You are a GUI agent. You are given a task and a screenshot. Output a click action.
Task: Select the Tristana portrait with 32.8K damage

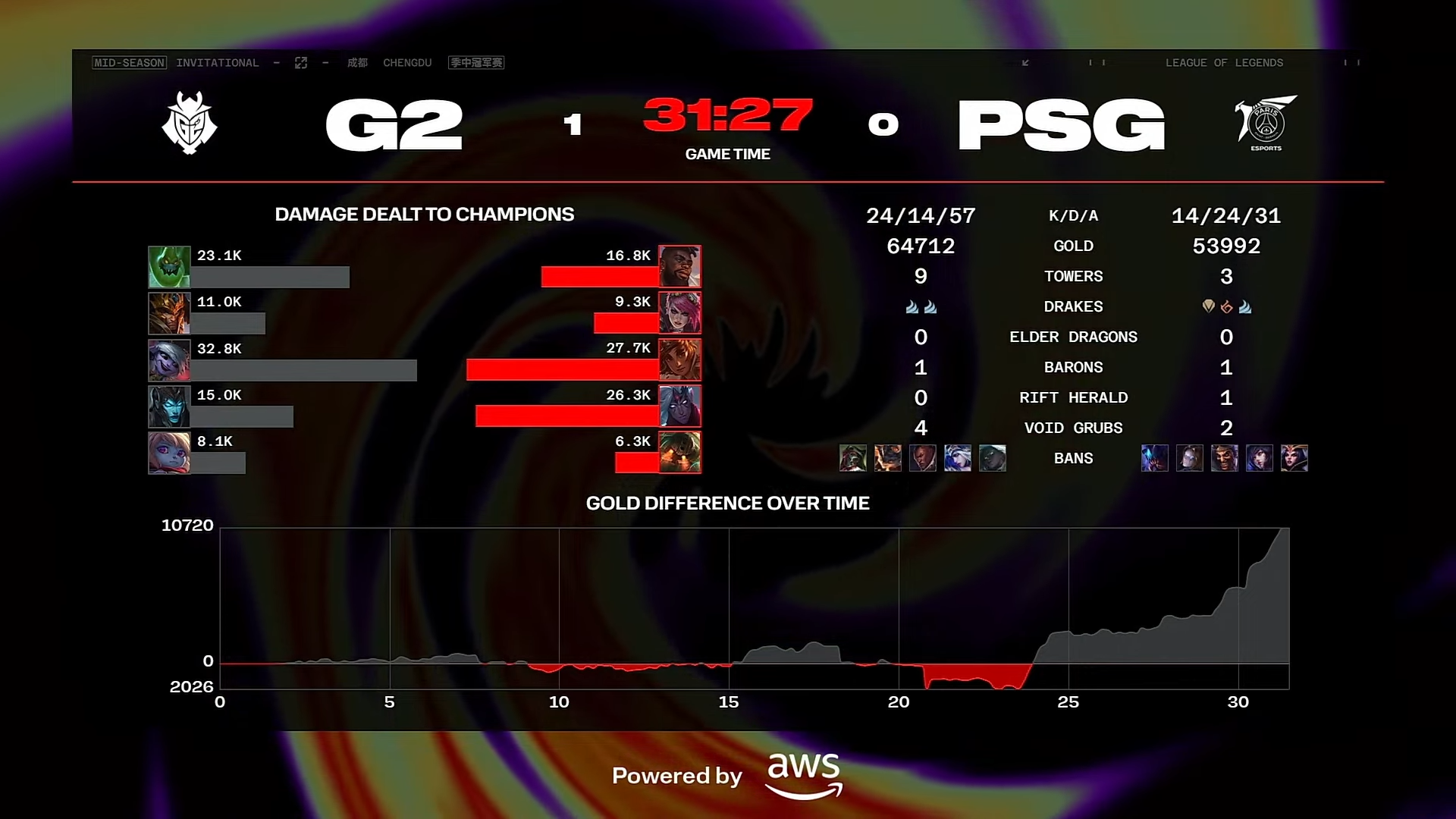pos(168,359)
